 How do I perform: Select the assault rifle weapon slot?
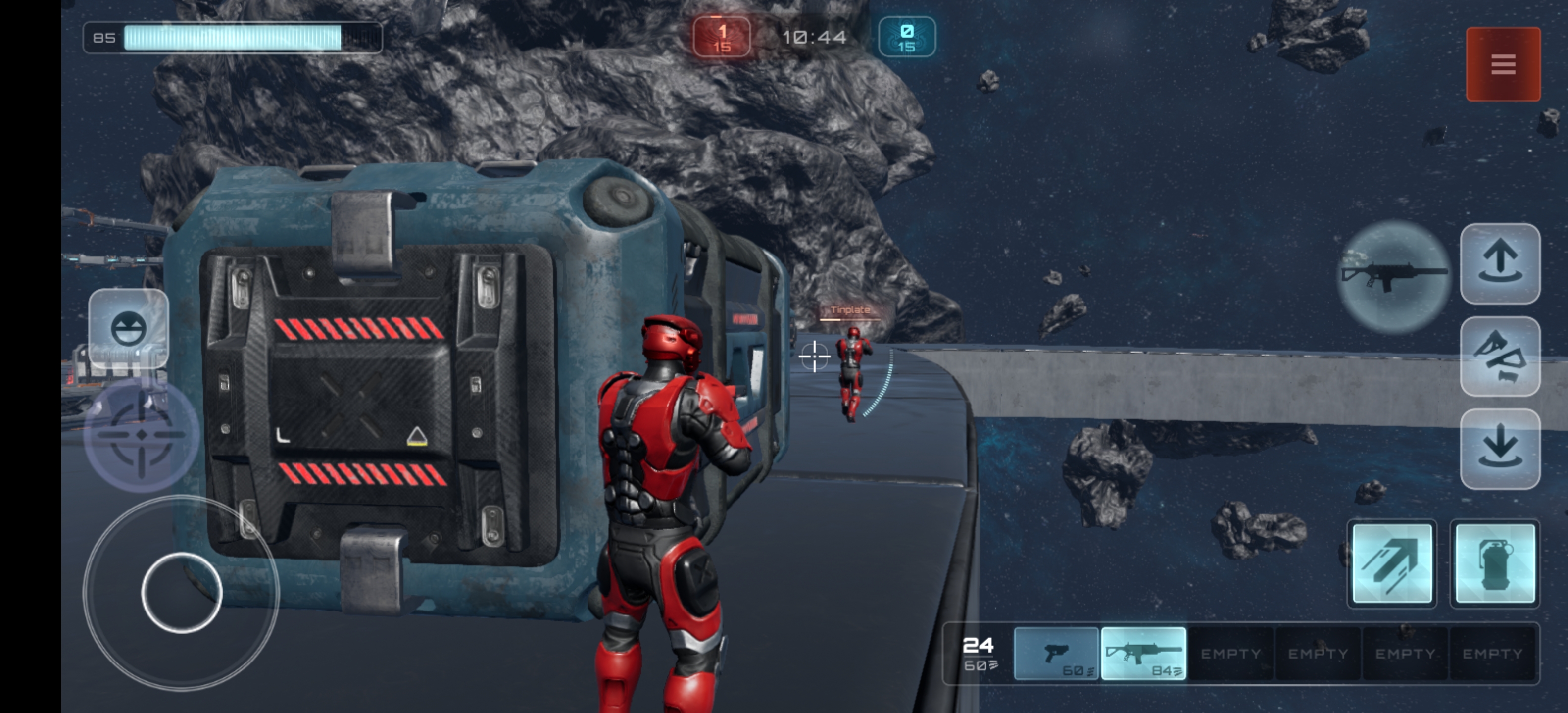pos(1144,653)
